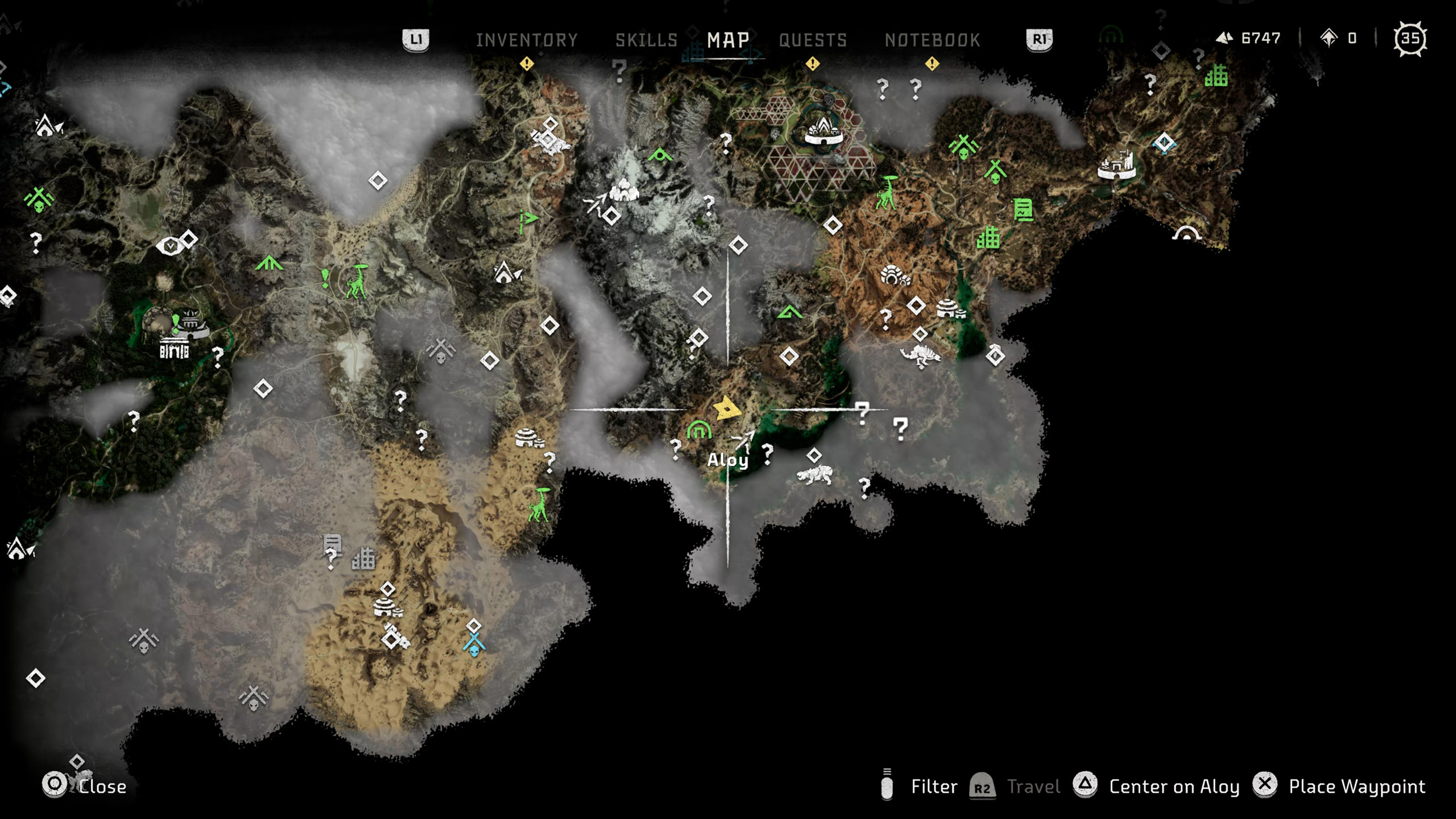Select the white pillared ruins marker
This screenshot has height=819, width=1456.
pos(173,349)
